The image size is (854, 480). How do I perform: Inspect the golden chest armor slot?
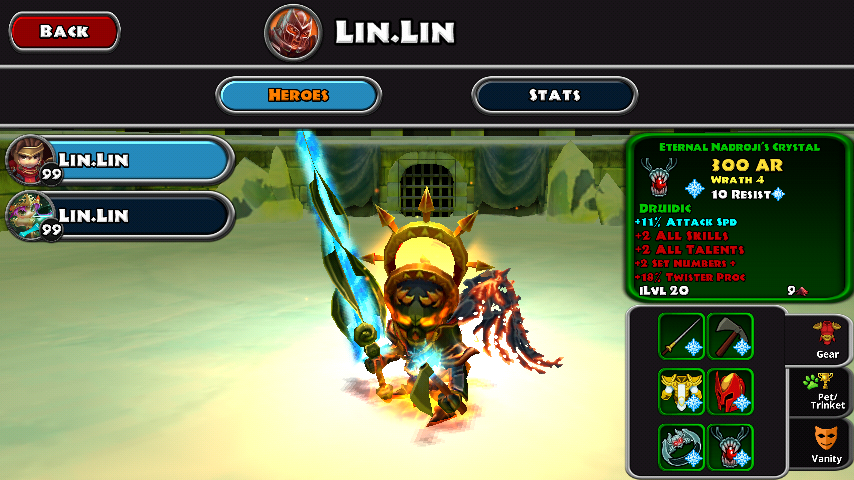pyautogui.click(x=681, y=391)
